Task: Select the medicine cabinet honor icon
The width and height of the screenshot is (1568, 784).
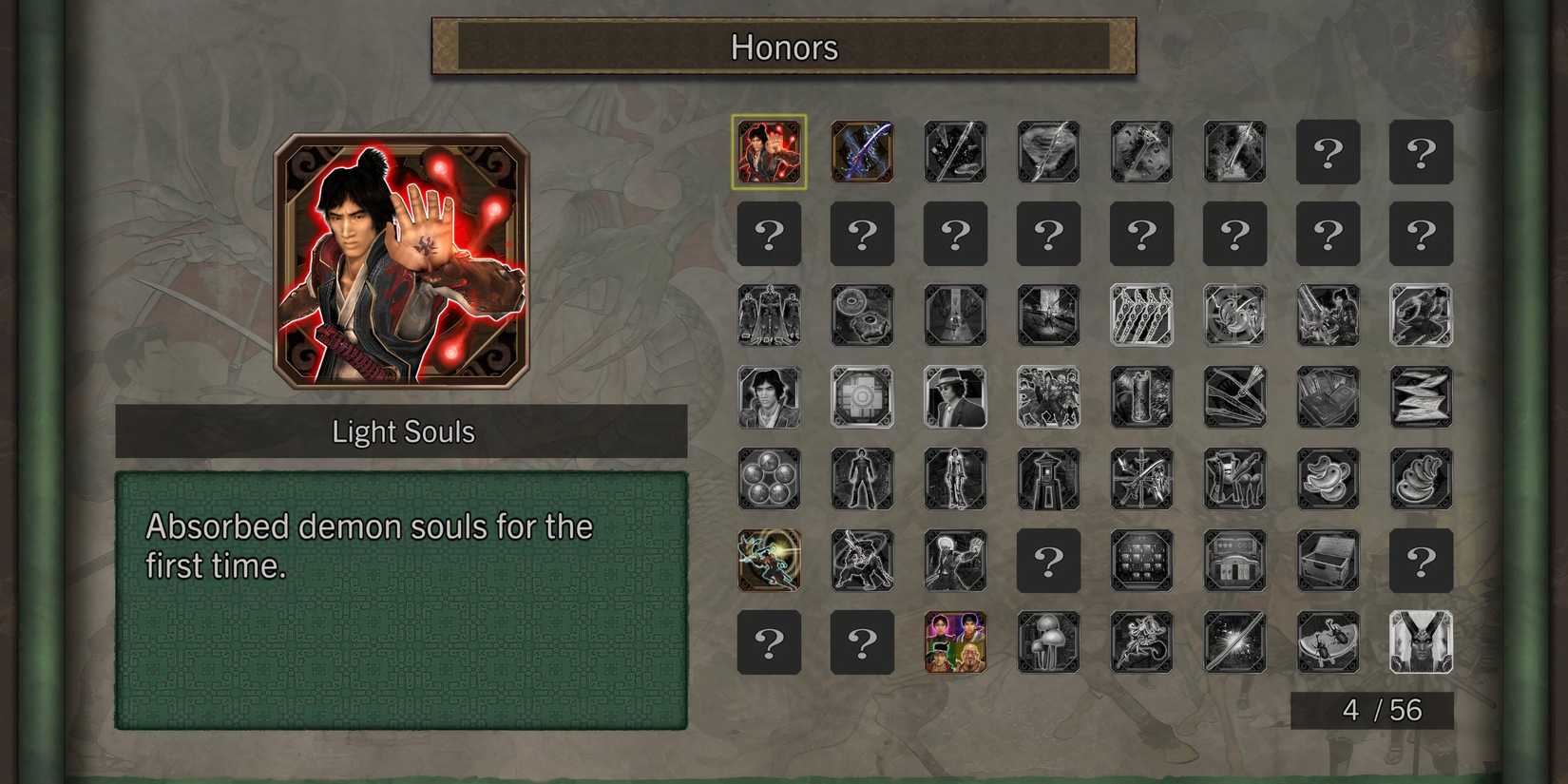Action: [x=1141, y=561]
